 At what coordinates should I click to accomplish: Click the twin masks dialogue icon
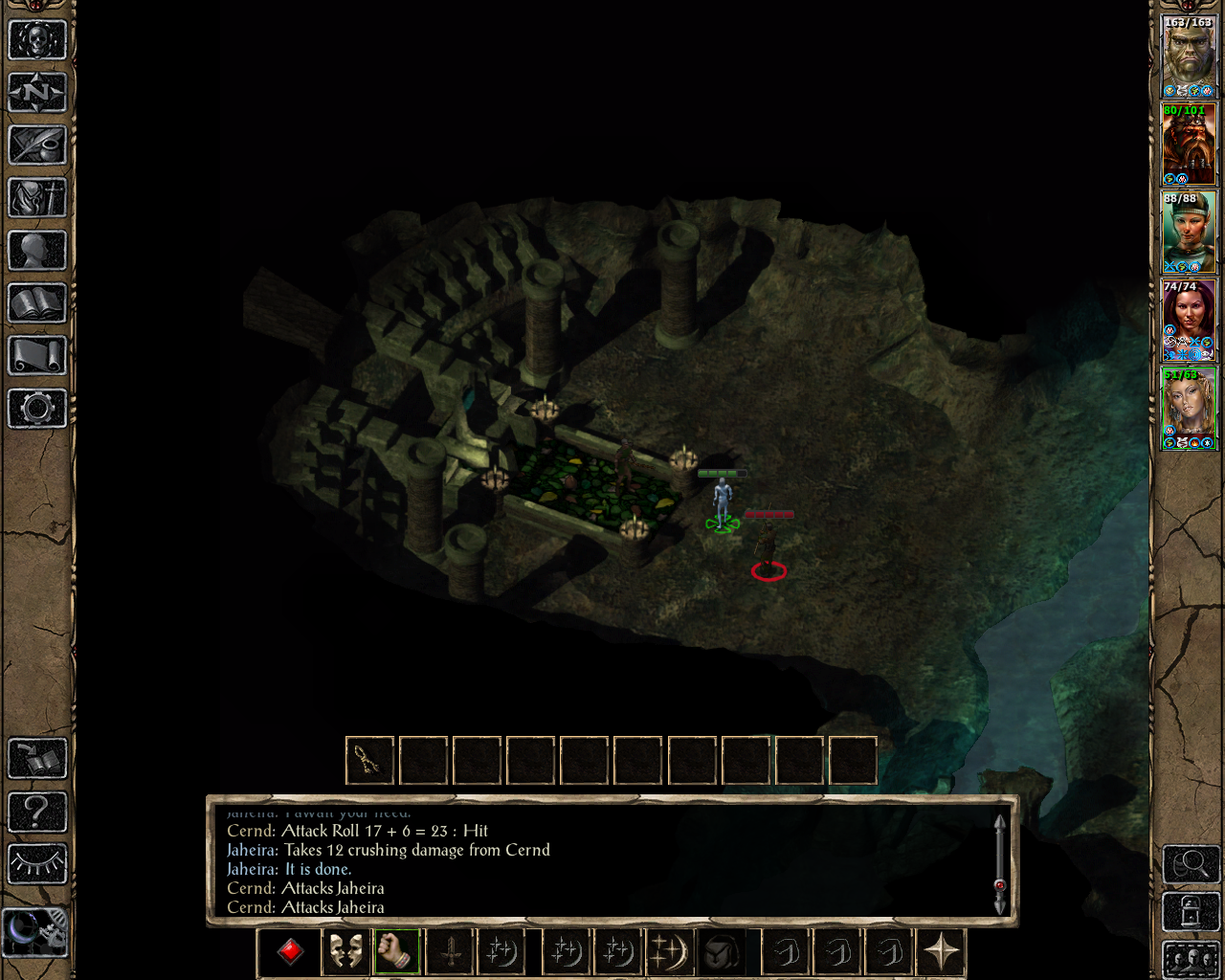coord(345,951)
